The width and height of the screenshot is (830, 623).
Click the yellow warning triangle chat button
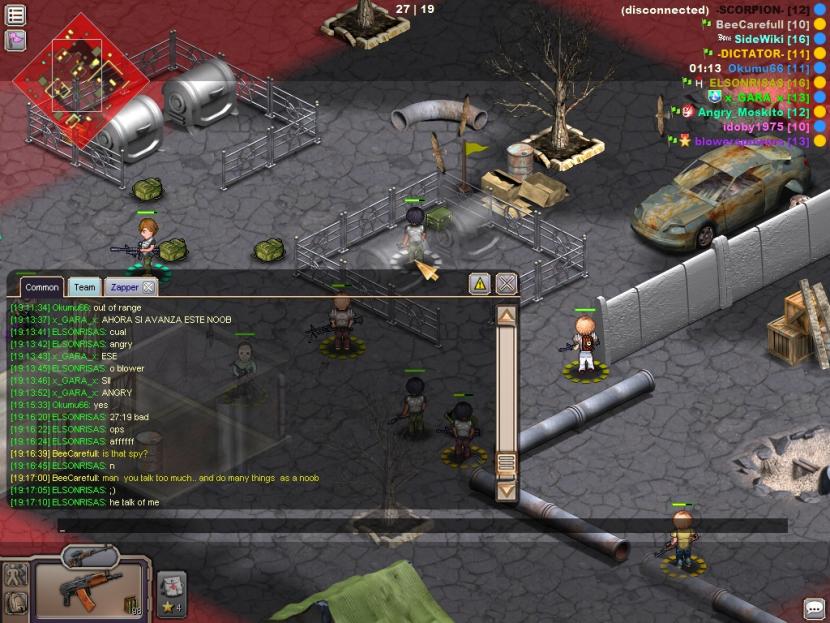480,284
